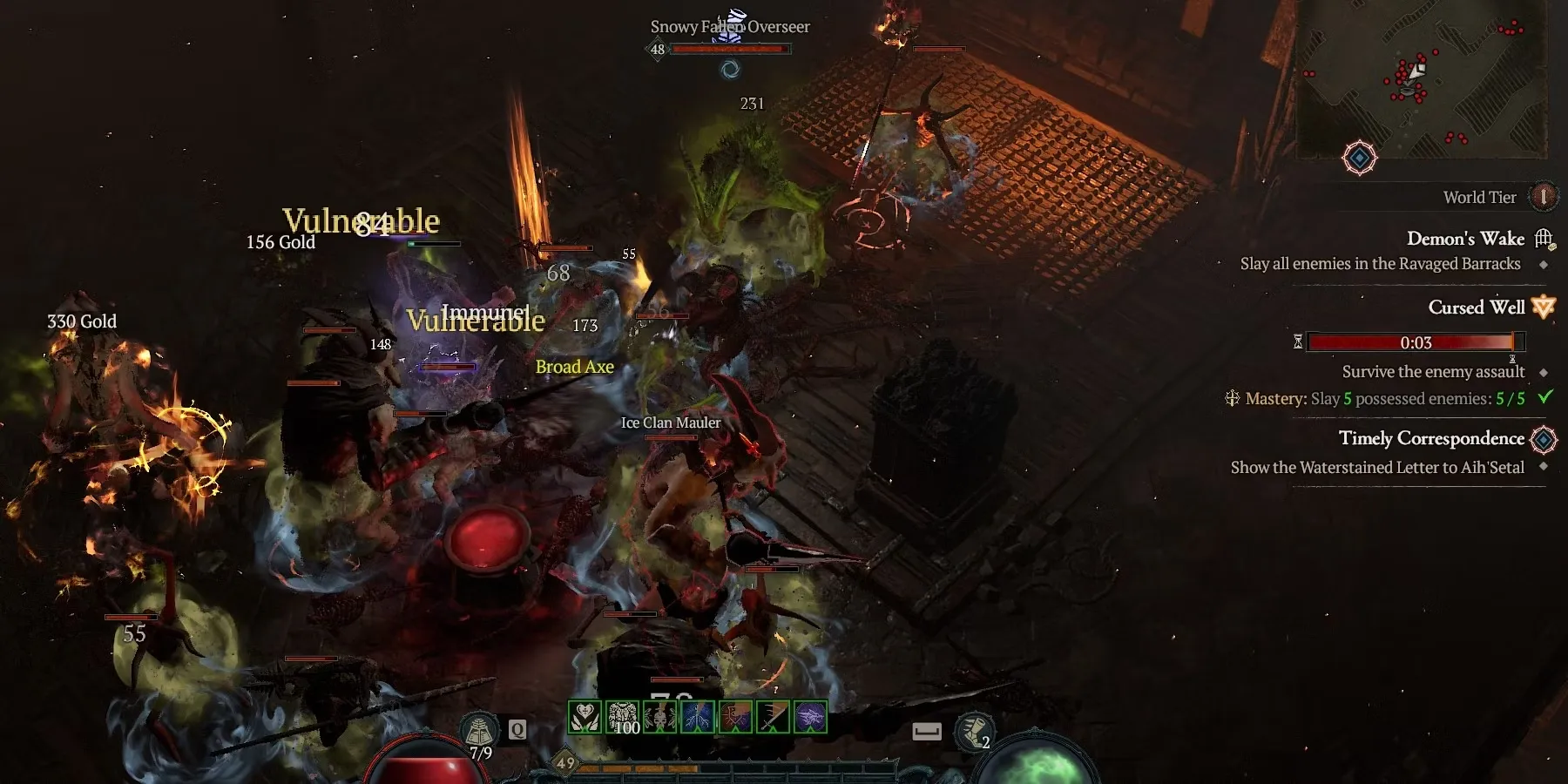The width and height of the screenshot is (1568, 784).
Task: Click the spiked sword buff icon
Action: coord(773,717)
